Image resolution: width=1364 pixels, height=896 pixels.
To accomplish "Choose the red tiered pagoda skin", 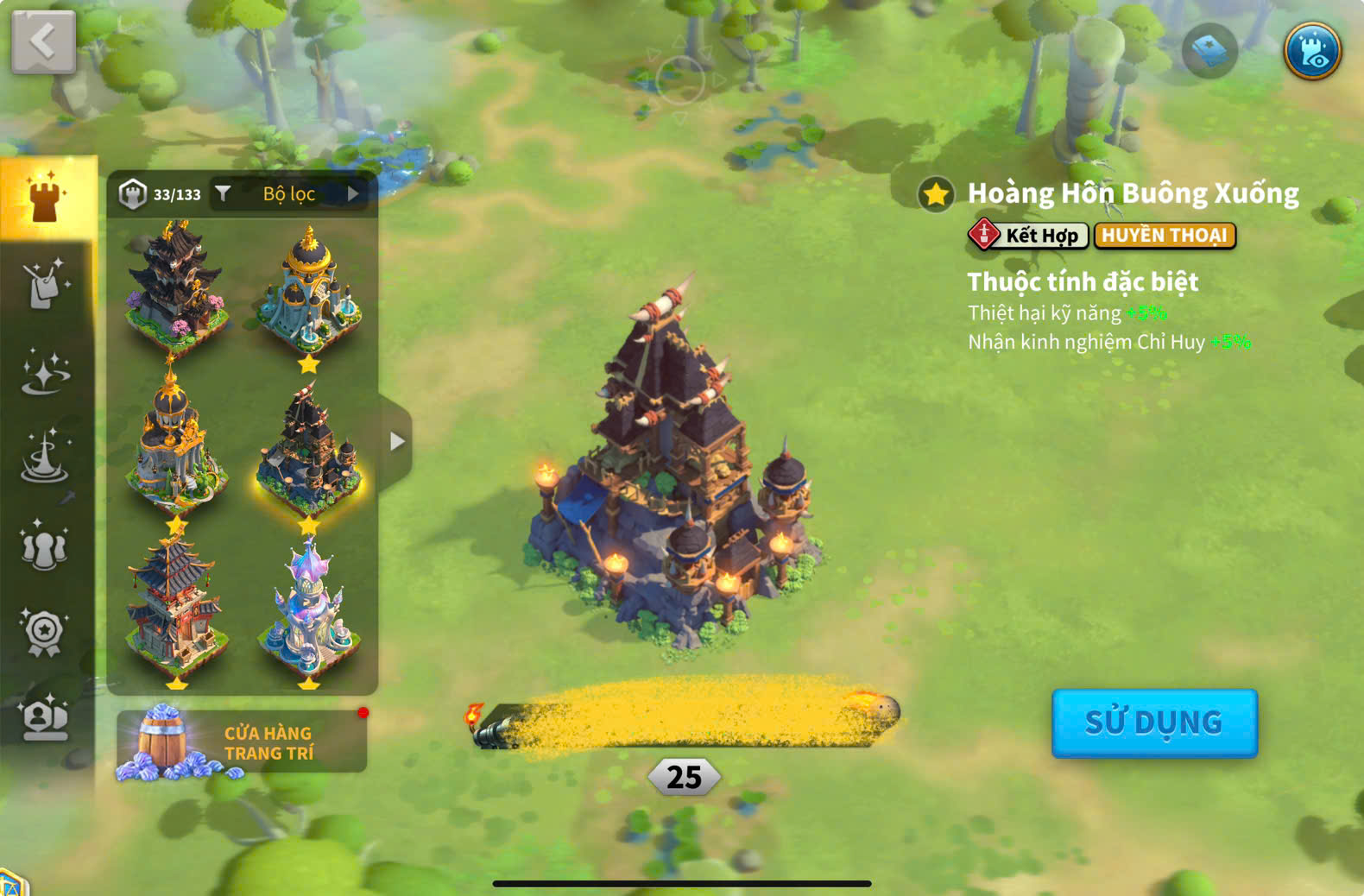I will (x=176, y=604).
